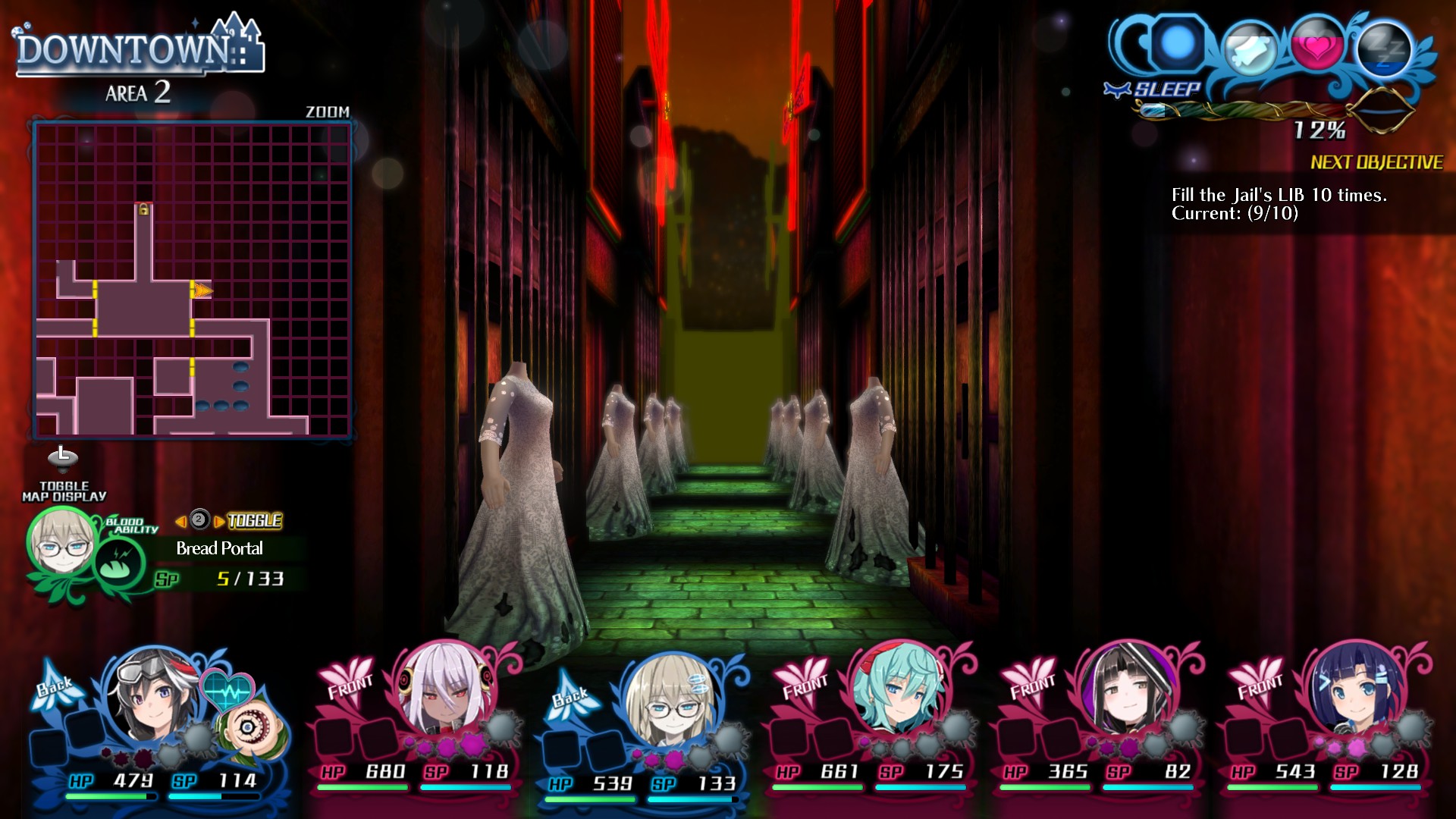1456x819 pixels.
Task: Select the teal-haired front row party member
Action: (899, 689)
